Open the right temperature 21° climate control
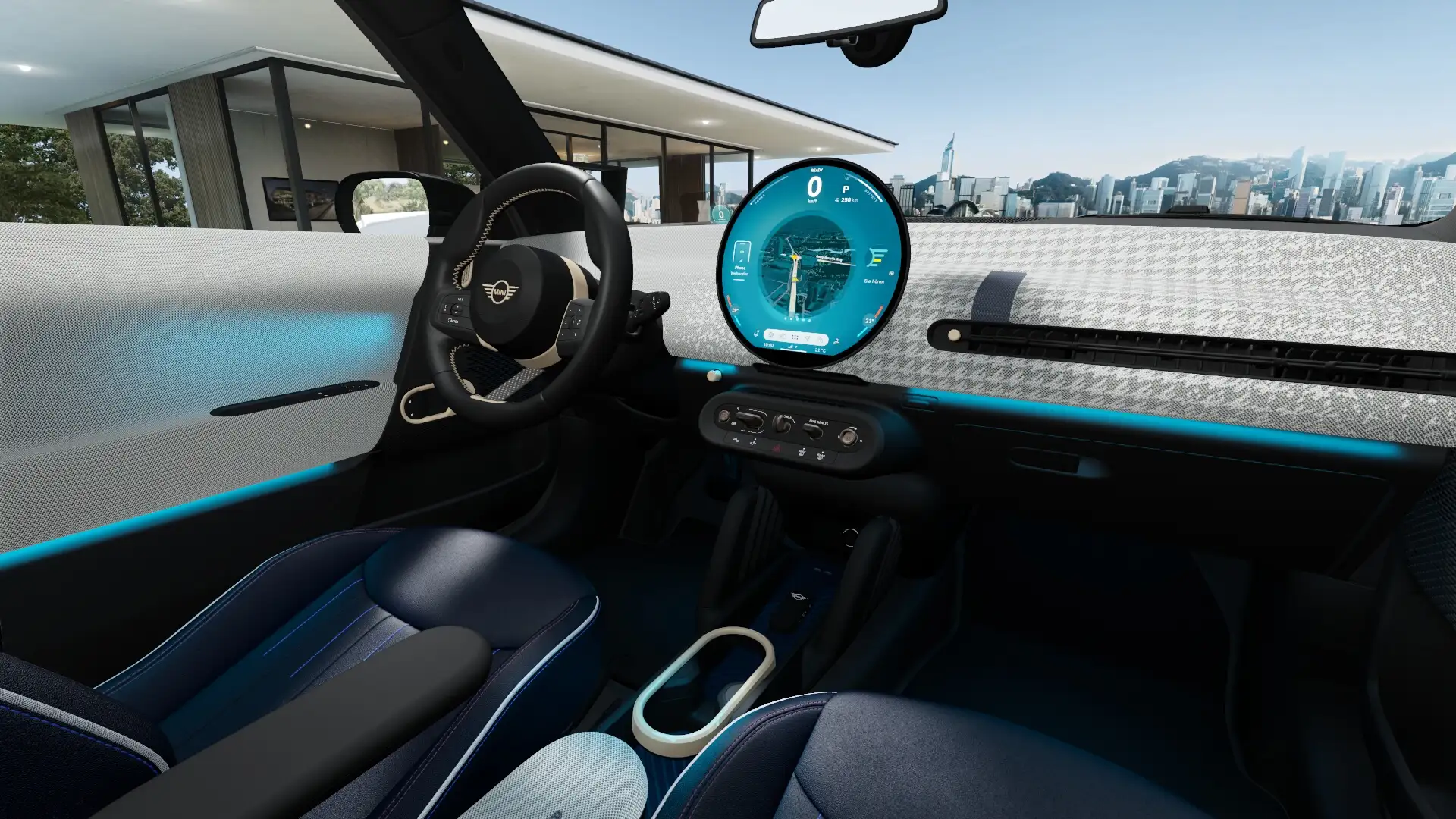This screenshot has height=819, width=1456. coord(870,320)
